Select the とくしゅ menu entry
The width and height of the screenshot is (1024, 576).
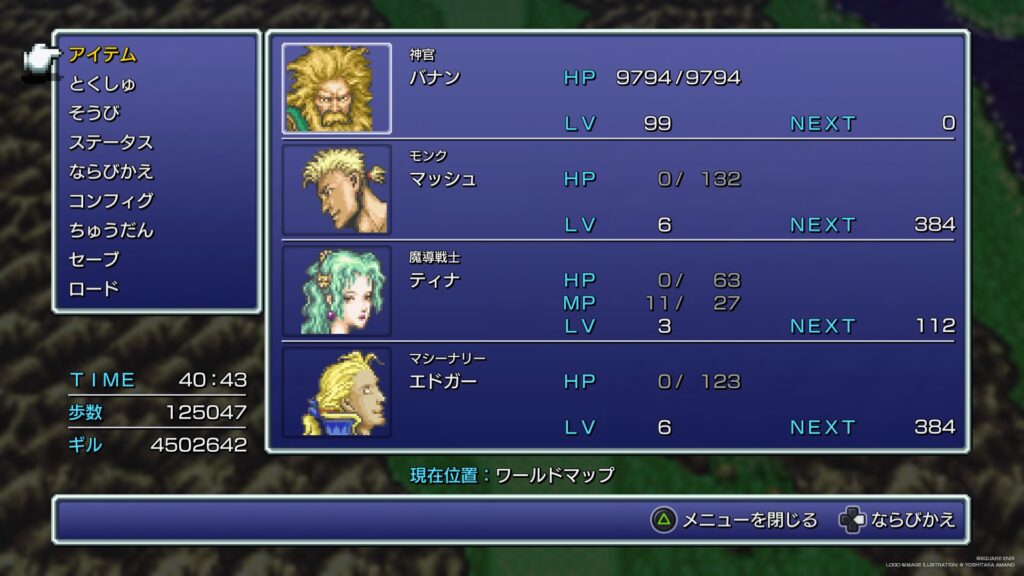pos(103,84)
